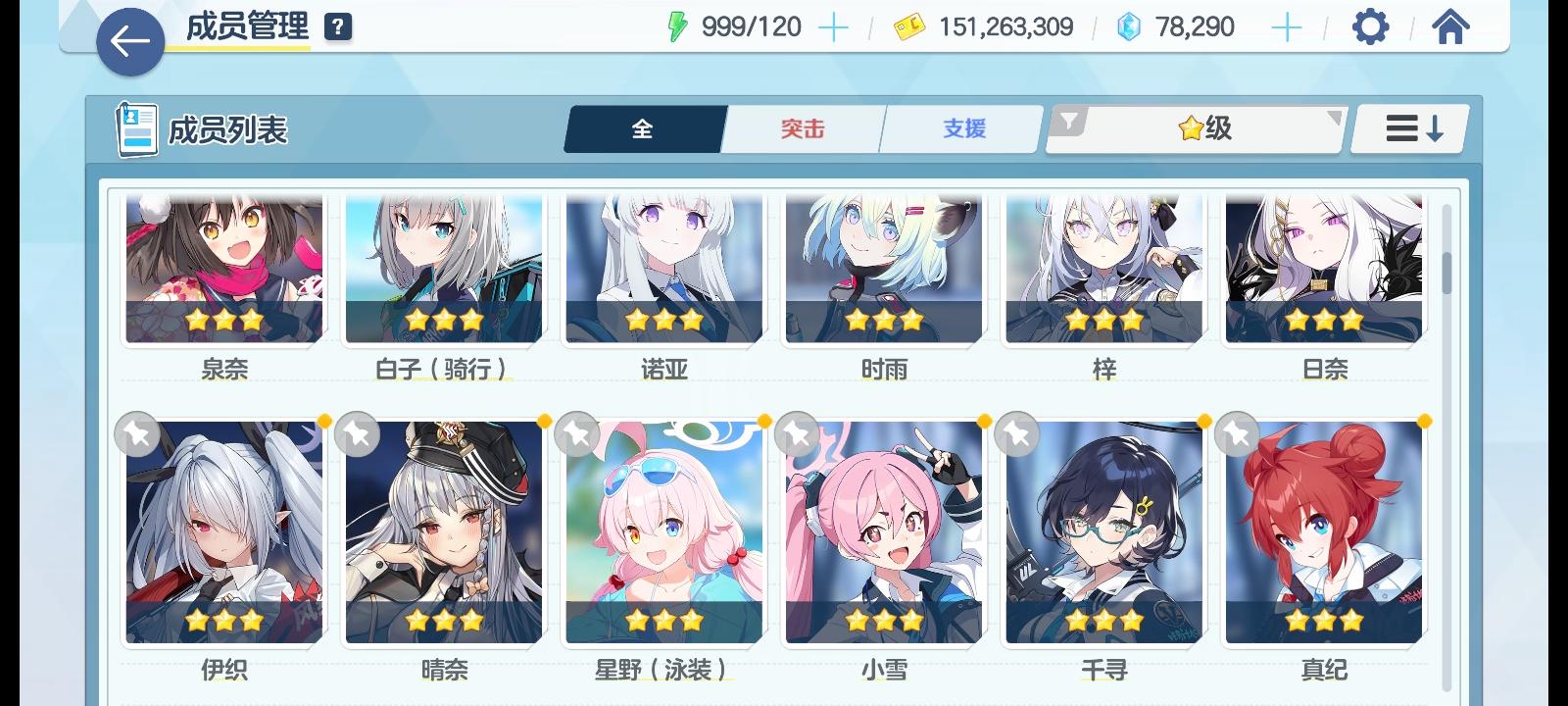The height and width of the screenshot is (706, 1568).
Task: Switch to the 支援 tab
Action: (962, 127)
